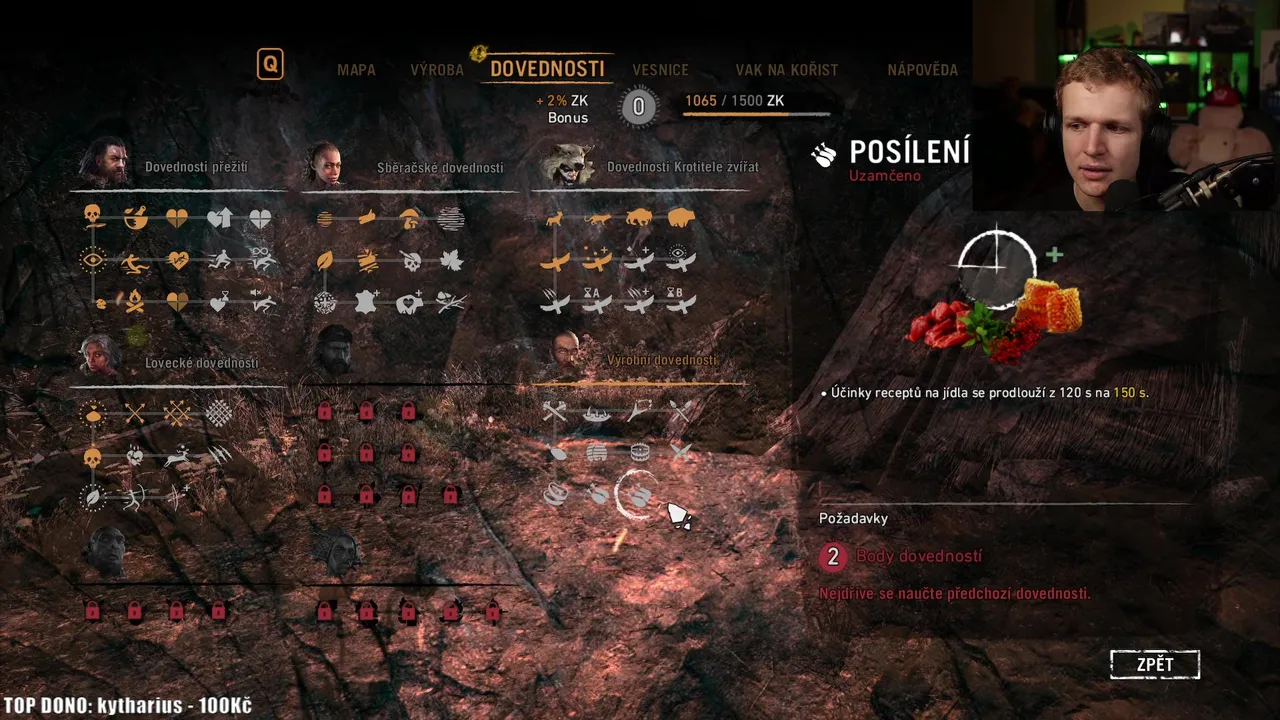This screenshot has width=1280, height=720.
Task: Click the ZPĚT back button
Action: 1154,665
